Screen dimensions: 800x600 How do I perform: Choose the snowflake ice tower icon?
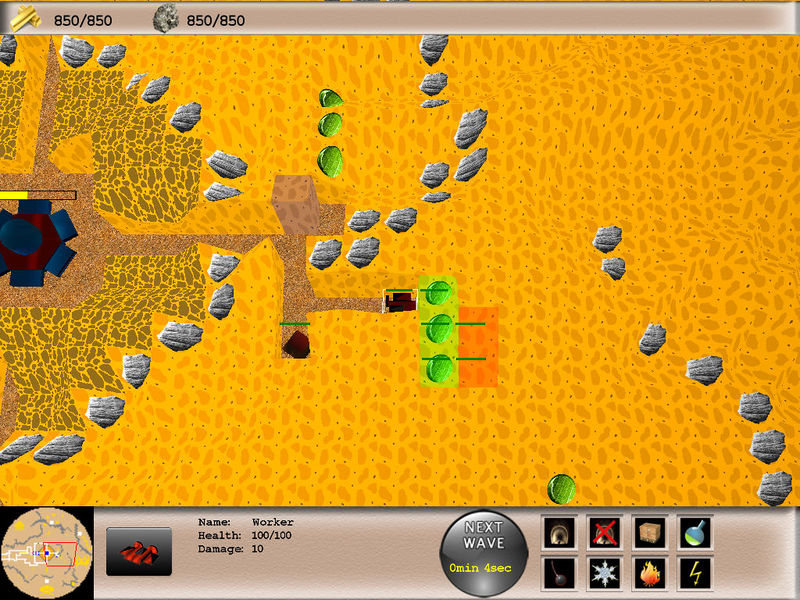605,574
